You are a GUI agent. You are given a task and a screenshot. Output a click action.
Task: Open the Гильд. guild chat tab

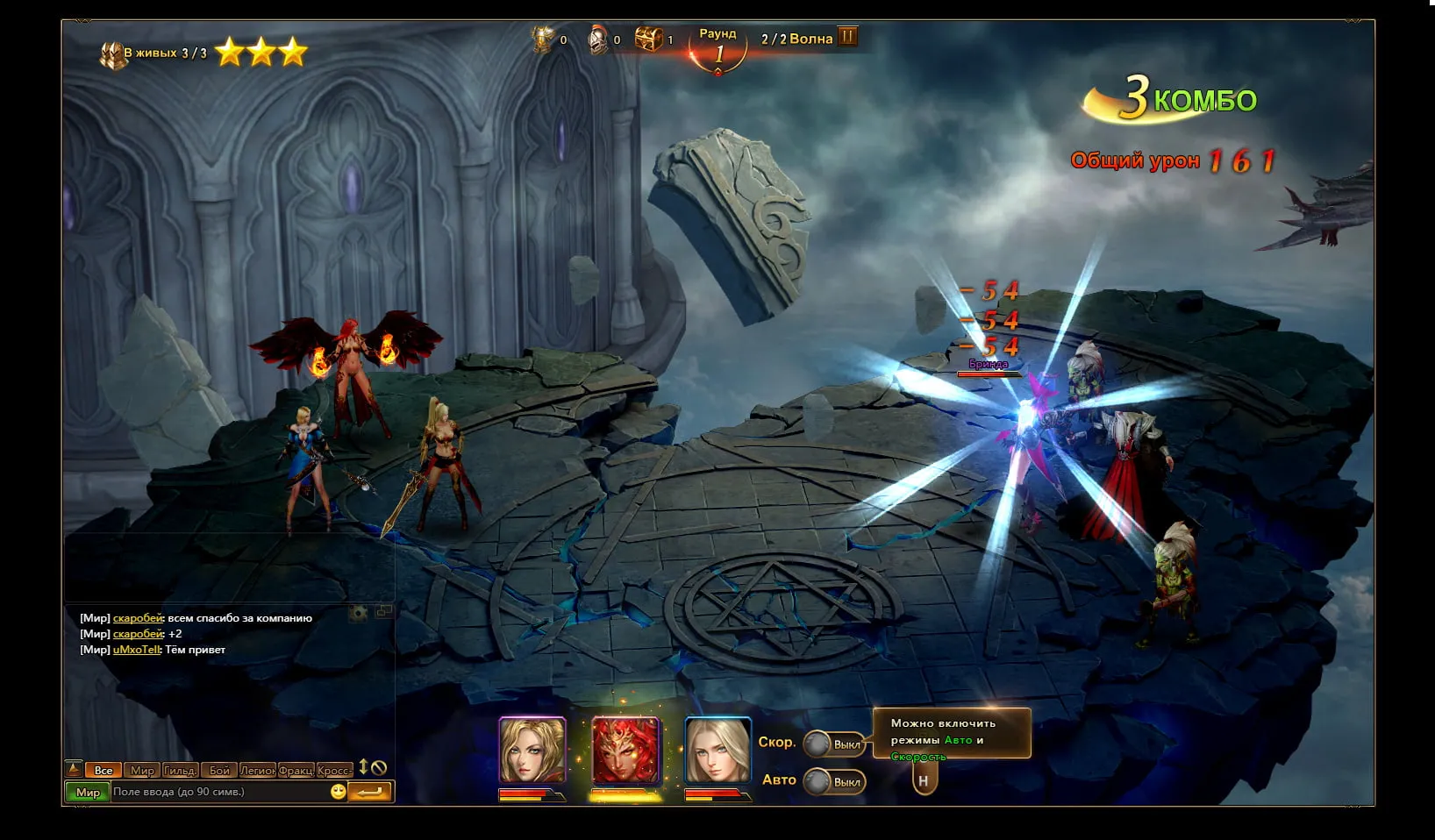180,770
